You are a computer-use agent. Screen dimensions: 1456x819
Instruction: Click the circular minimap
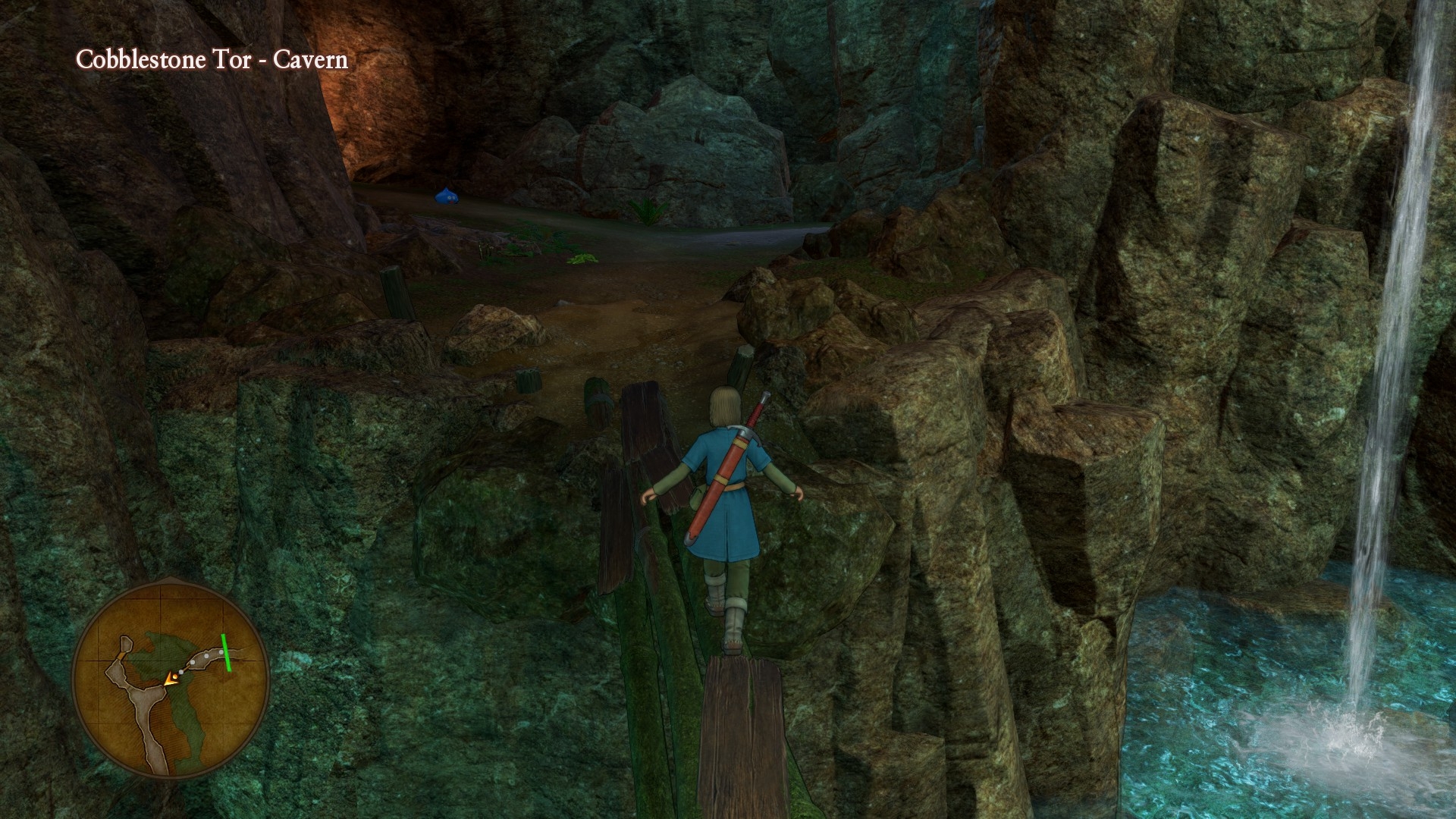(x=171, y=679)
